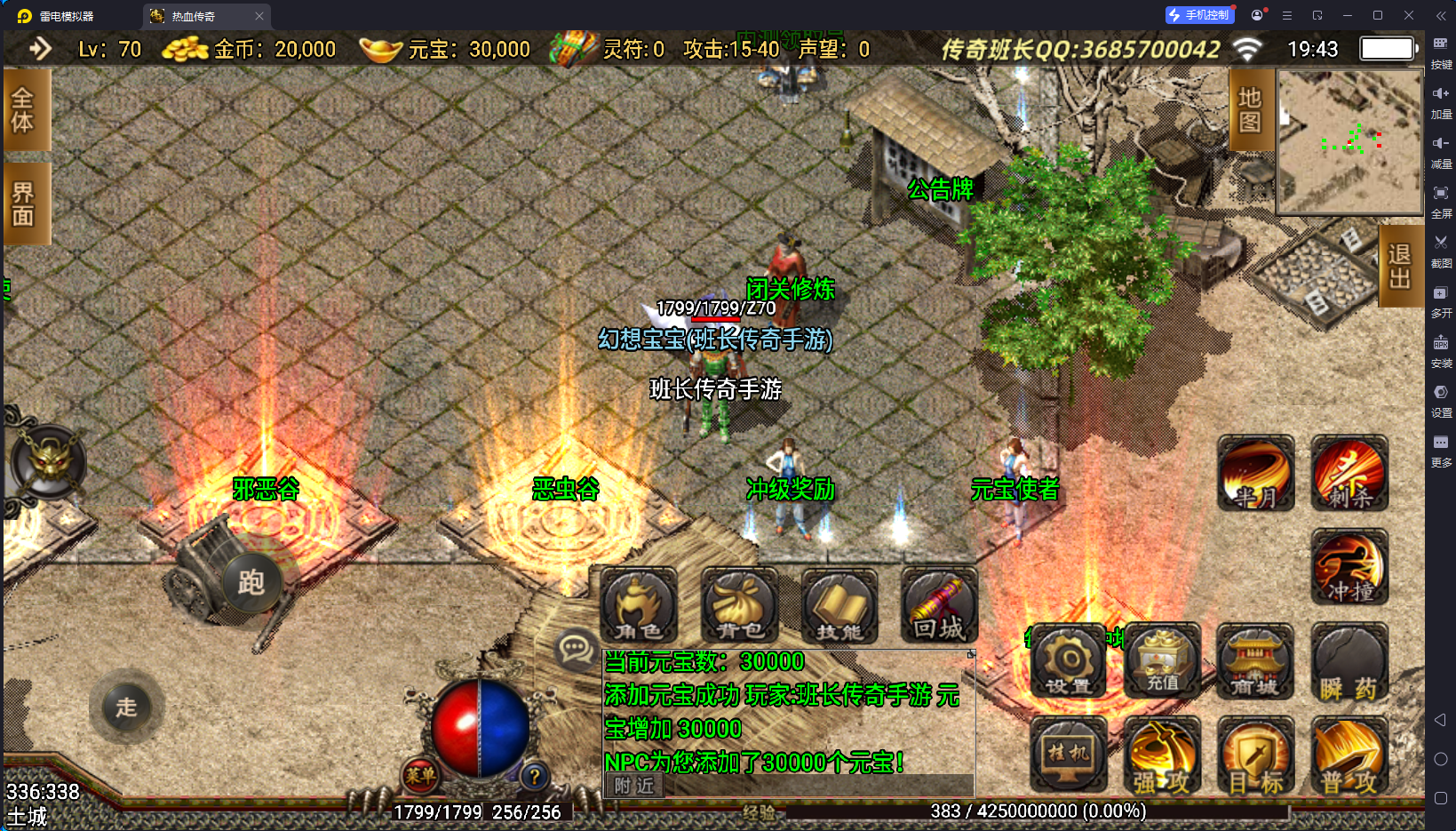
Task: Toggle 挂机 auto-battle
Action: point(1069,755)
